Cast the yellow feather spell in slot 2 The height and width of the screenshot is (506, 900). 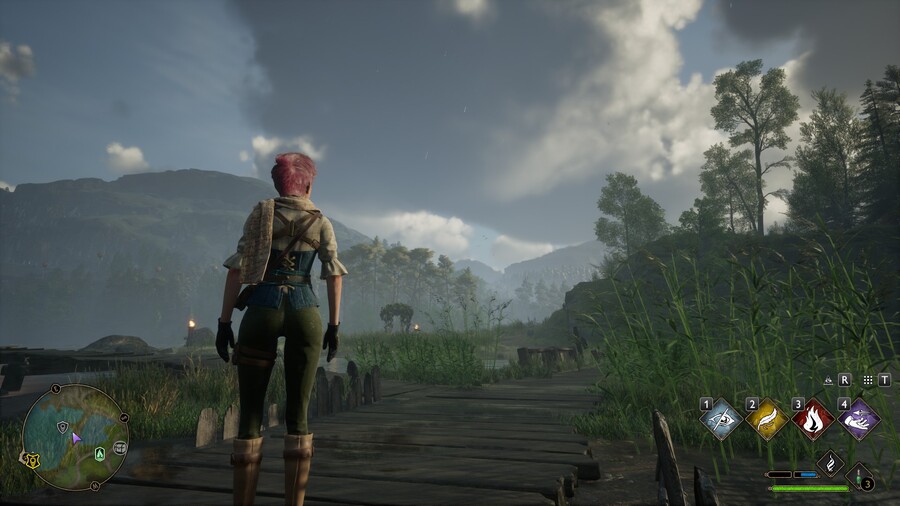[767, 419]
